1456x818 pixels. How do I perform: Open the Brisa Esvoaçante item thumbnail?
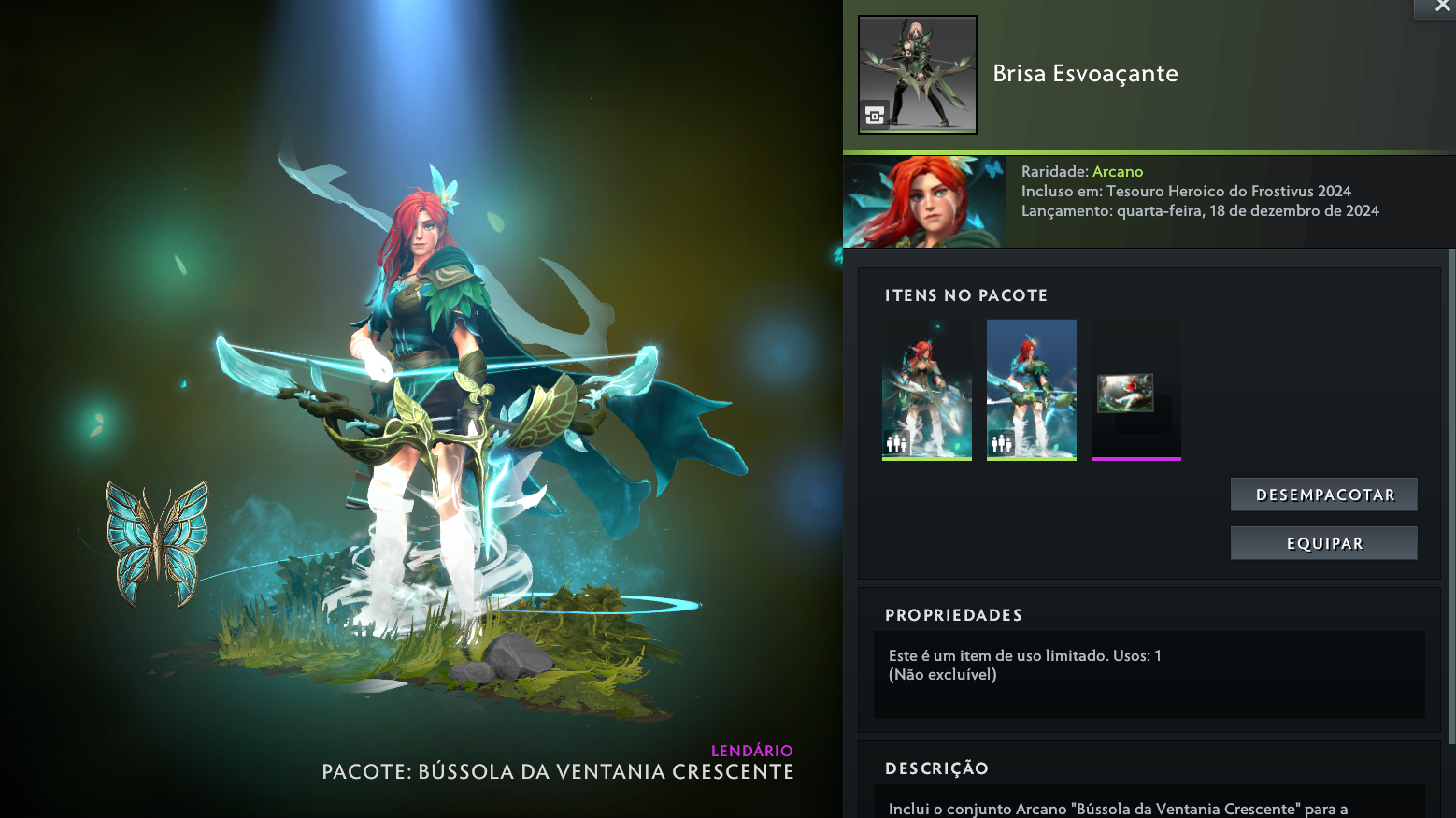(917, 75)
